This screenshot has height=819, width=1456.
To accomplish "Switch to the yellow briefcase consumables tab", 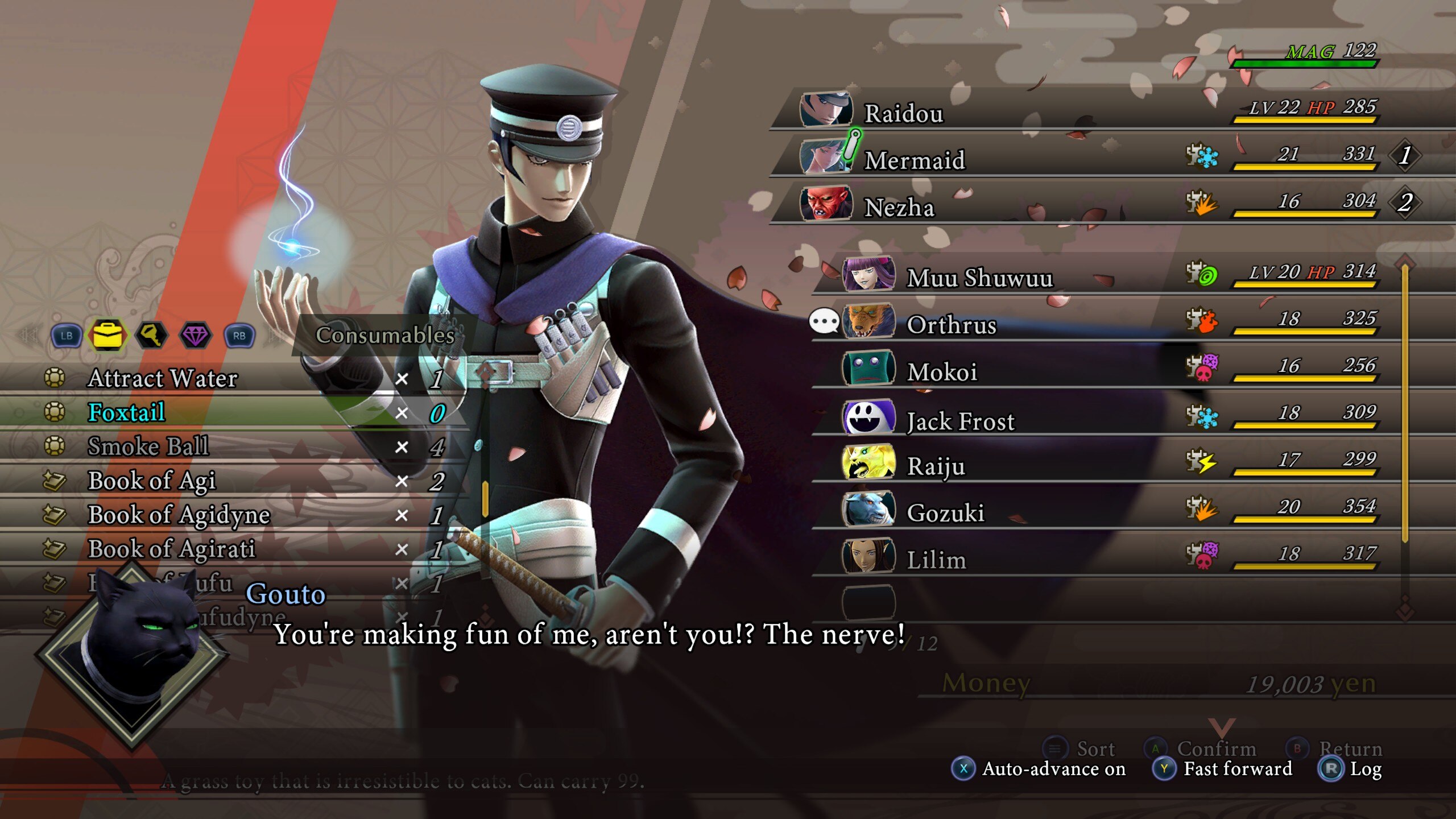I will pos(107,335).
